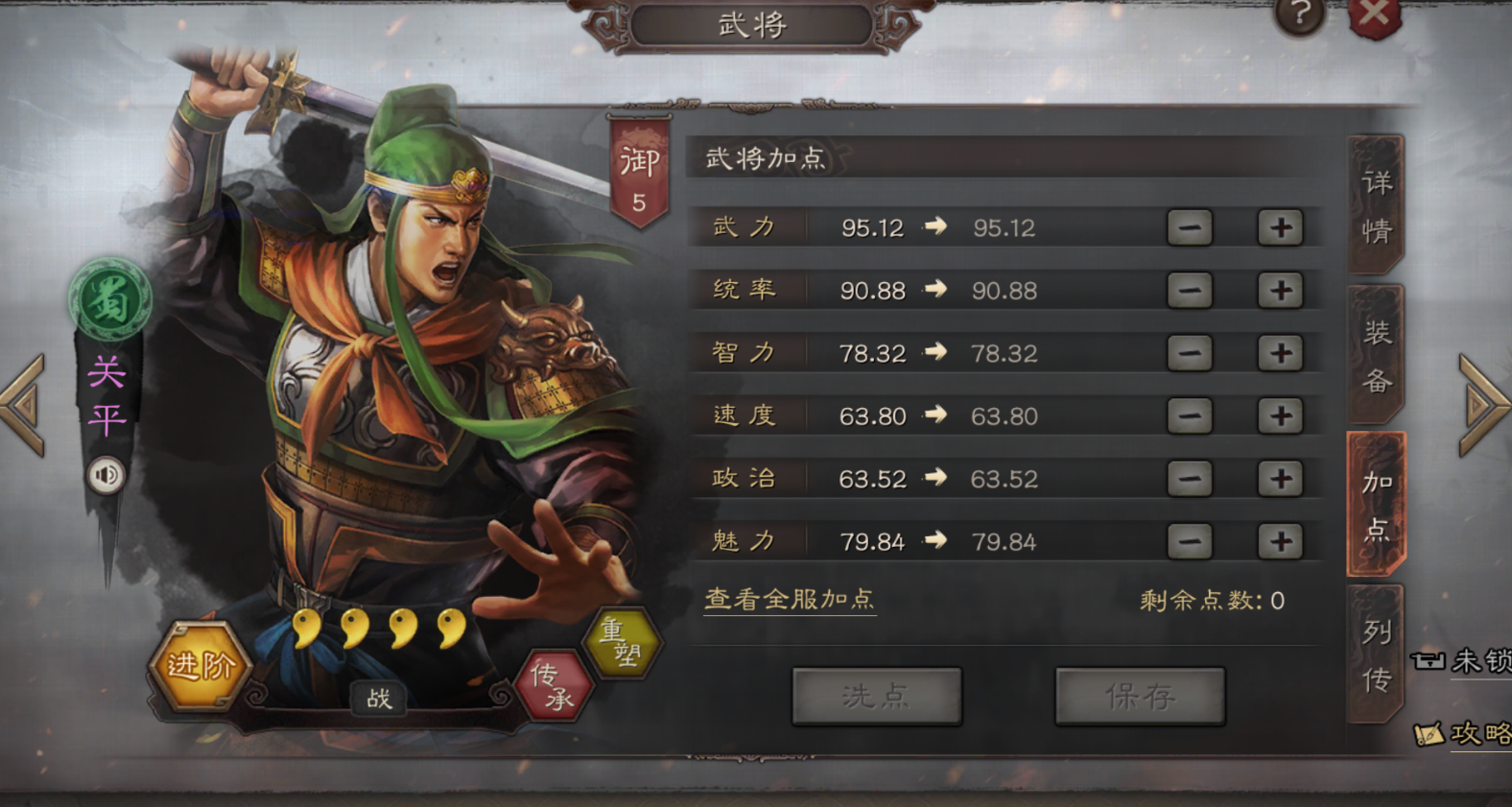
Task: Add a point to 魅力
Action: 1280,541
